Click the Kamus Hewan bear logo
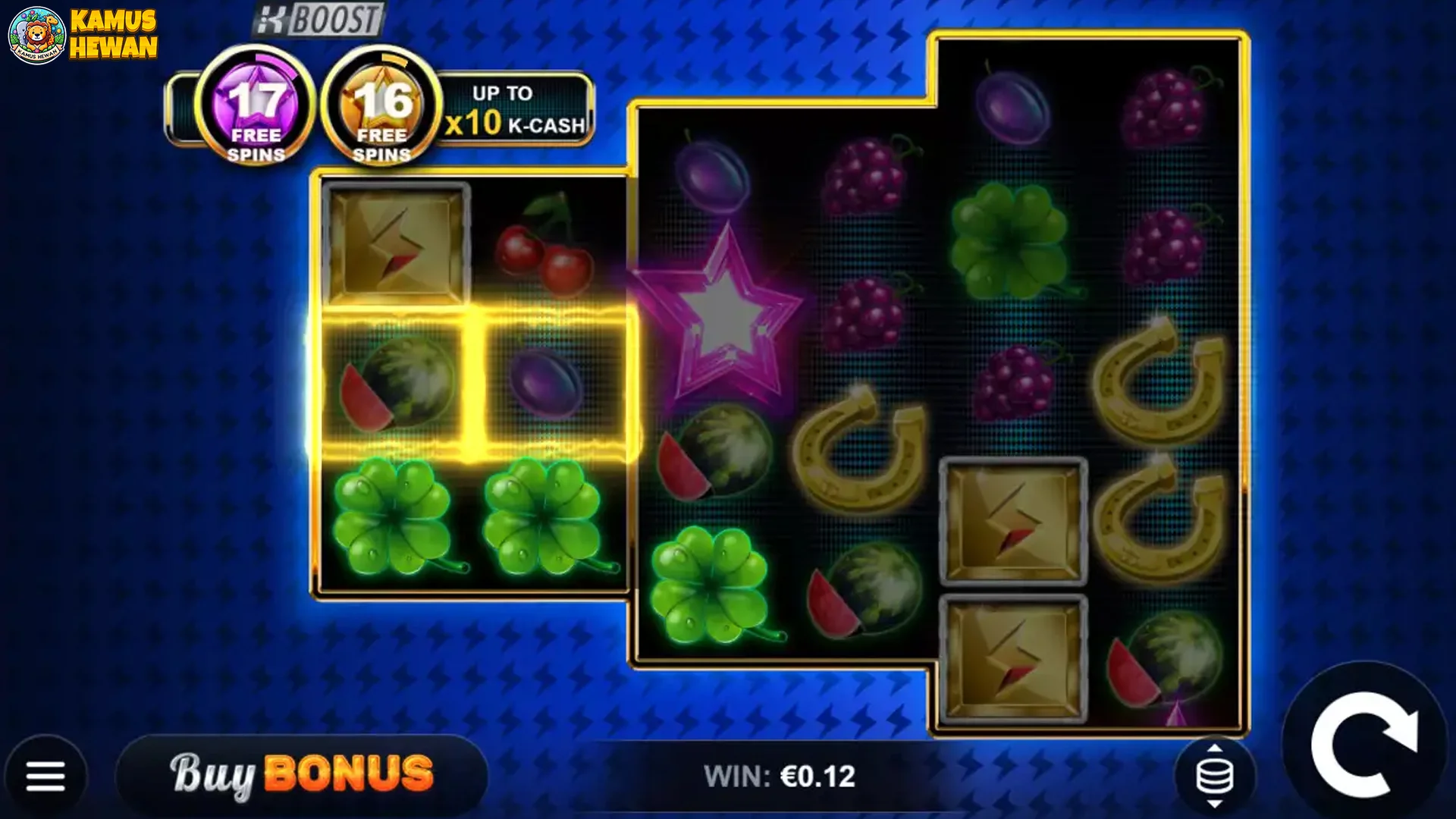 pyautogui.click(x=36, y=34)
